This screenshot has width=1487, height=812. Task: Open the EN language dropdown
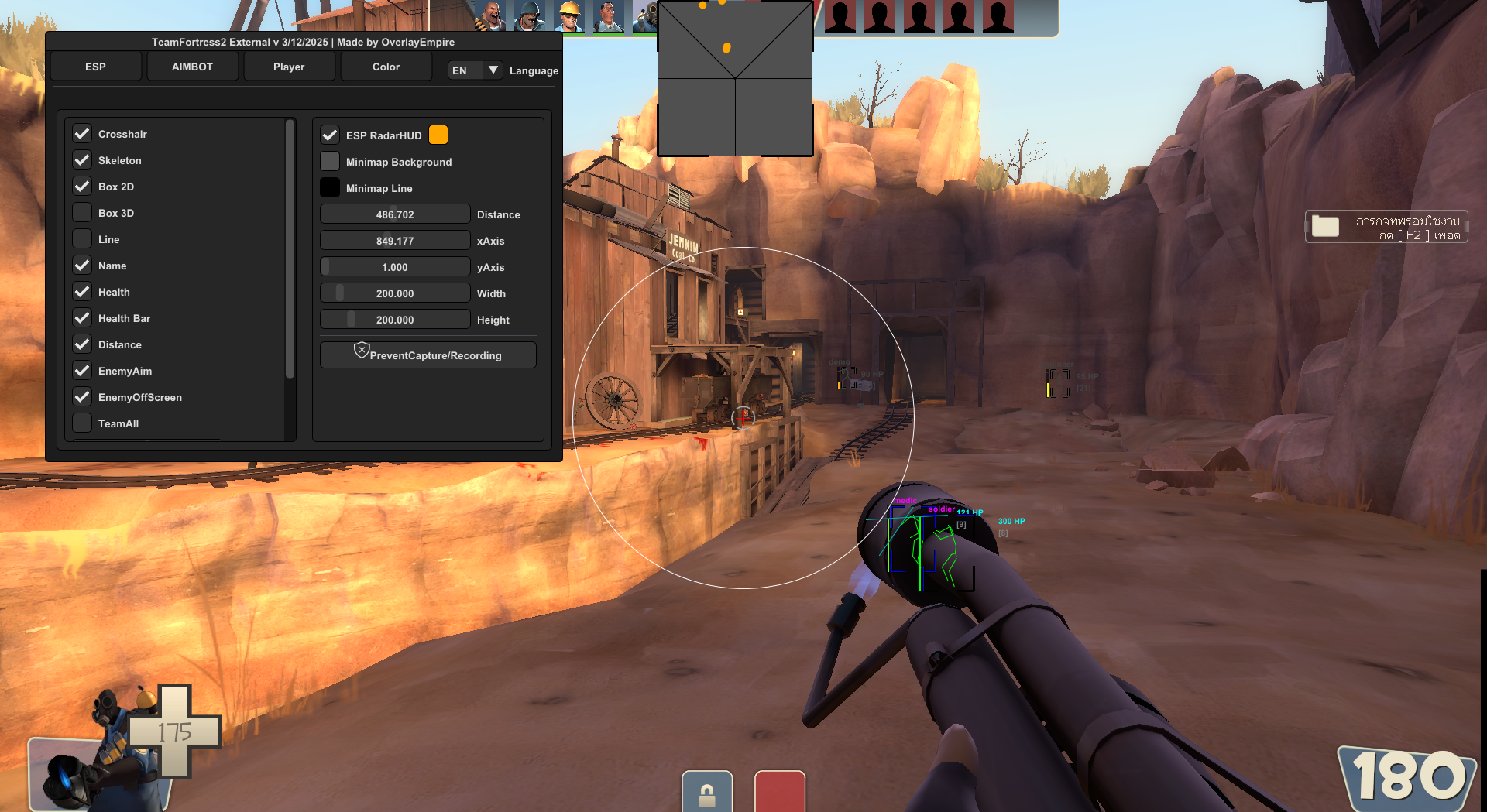475,70
